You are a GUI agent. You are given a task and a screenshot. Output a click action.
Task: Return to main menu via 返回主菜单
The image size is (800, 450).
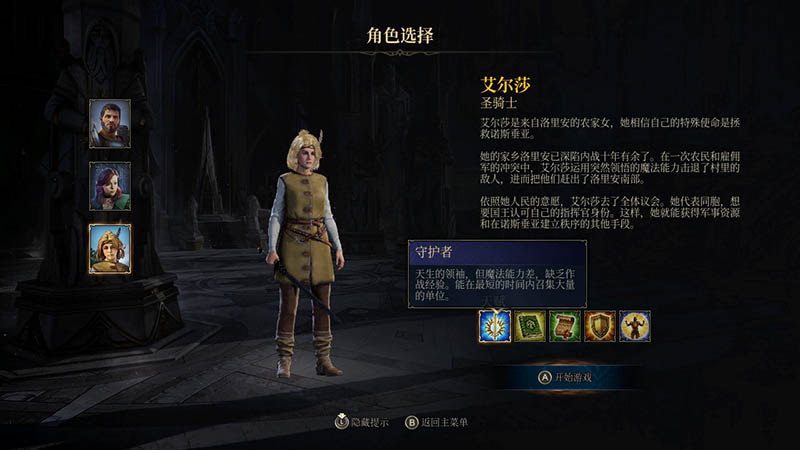[436, 422]
